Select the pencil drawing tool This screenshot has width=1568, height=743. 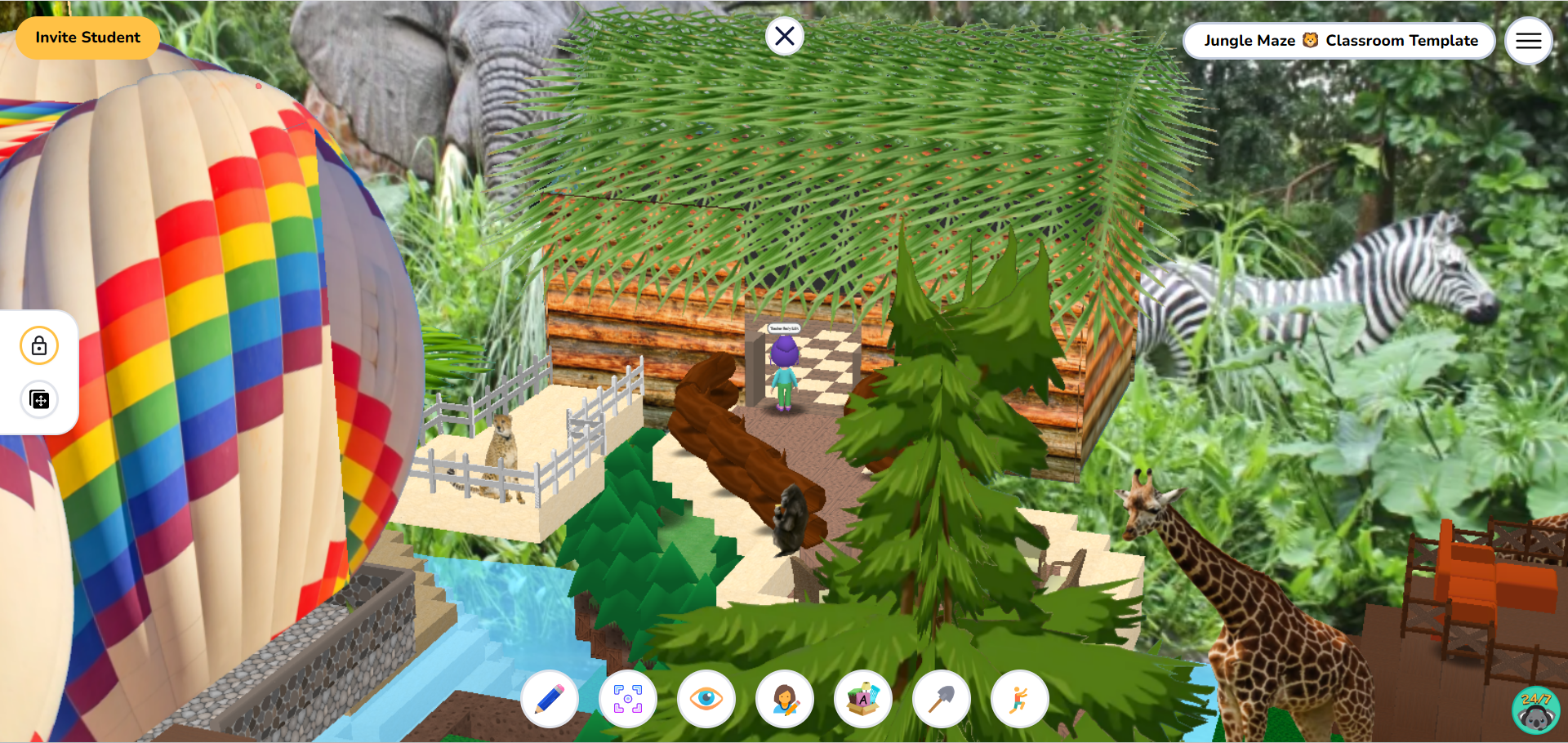550,699
